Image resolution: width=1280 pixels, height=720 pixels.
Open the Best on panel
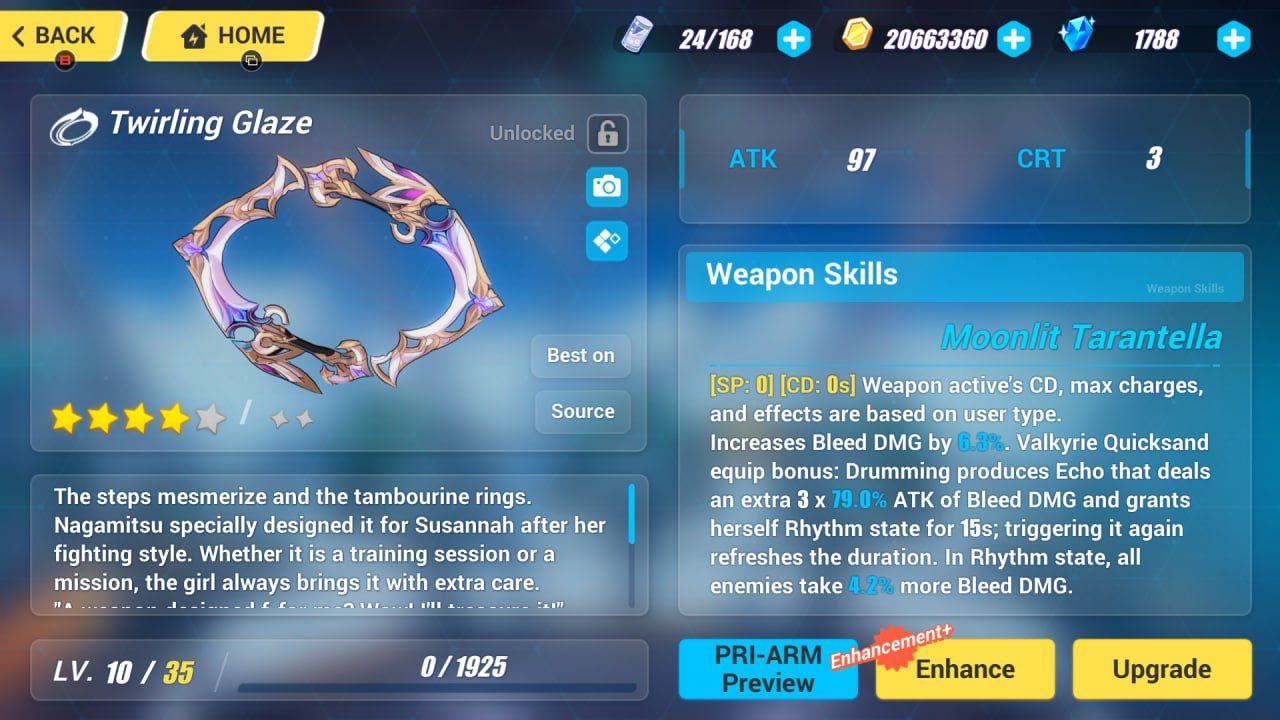pos(580,356)
